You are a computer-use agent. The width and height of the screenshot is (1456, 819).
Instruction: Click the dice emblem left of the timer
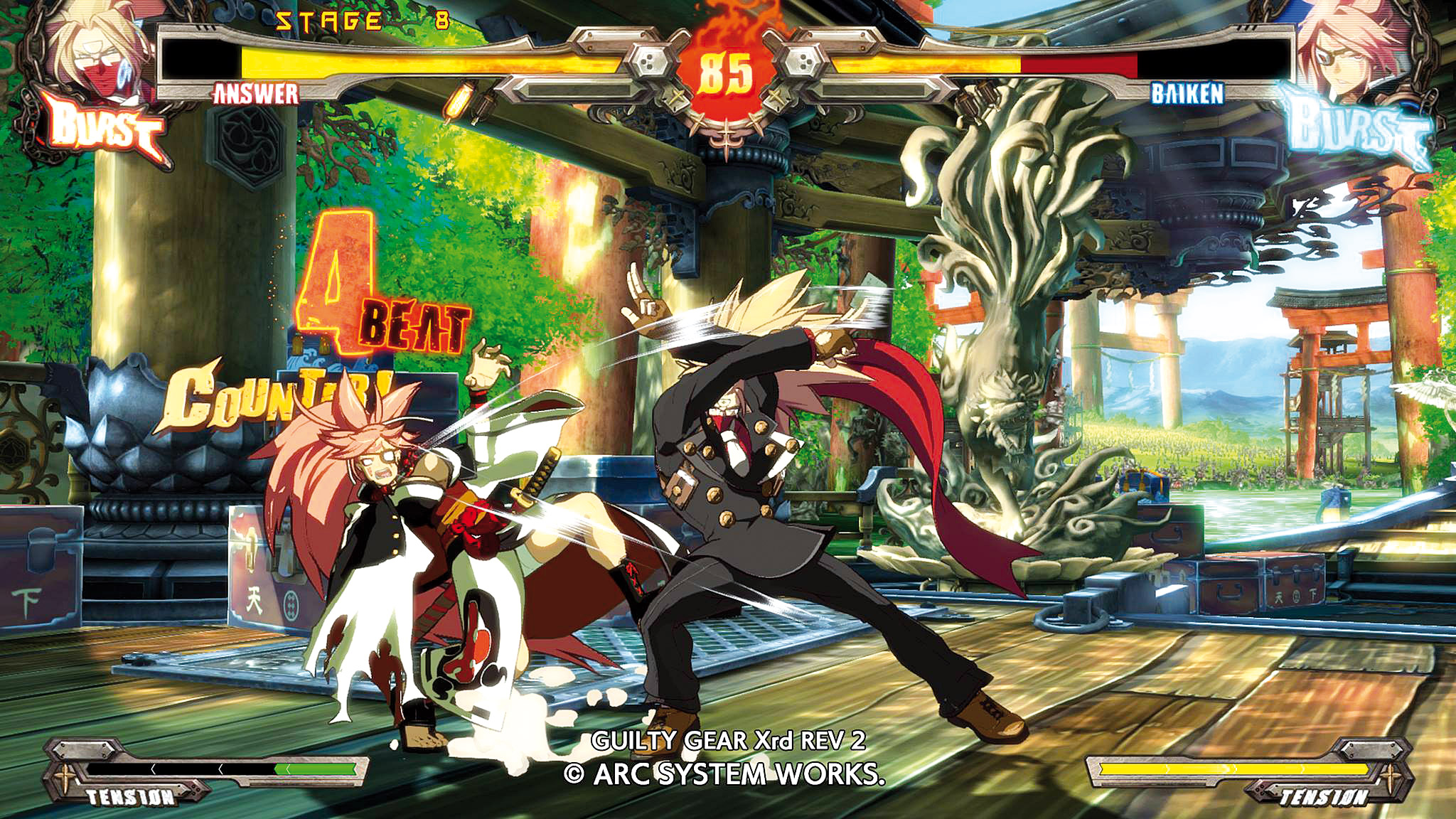[x=649, y=60]
